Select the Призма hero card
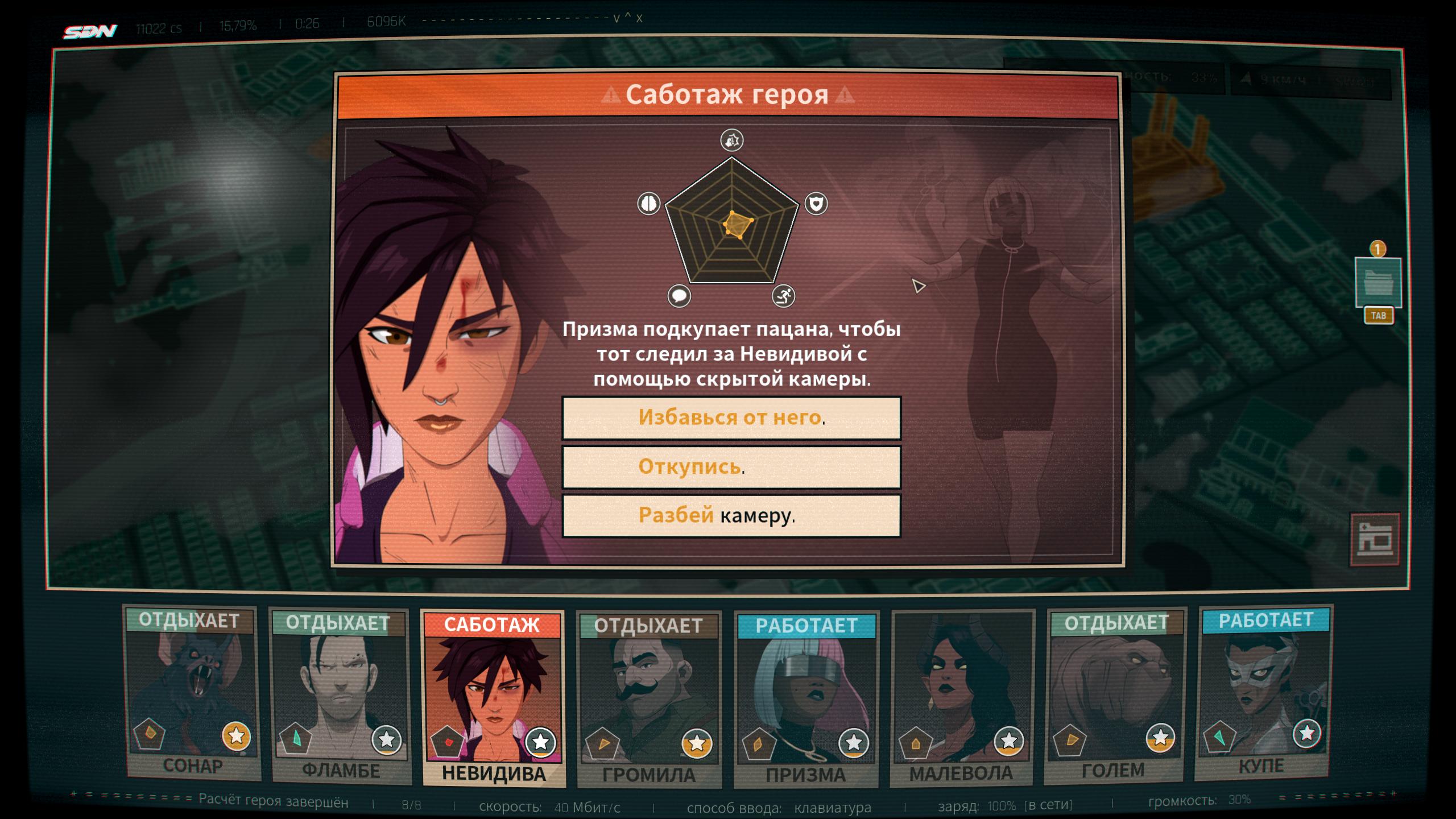1456x819 pixels. [x=806, y=700]
